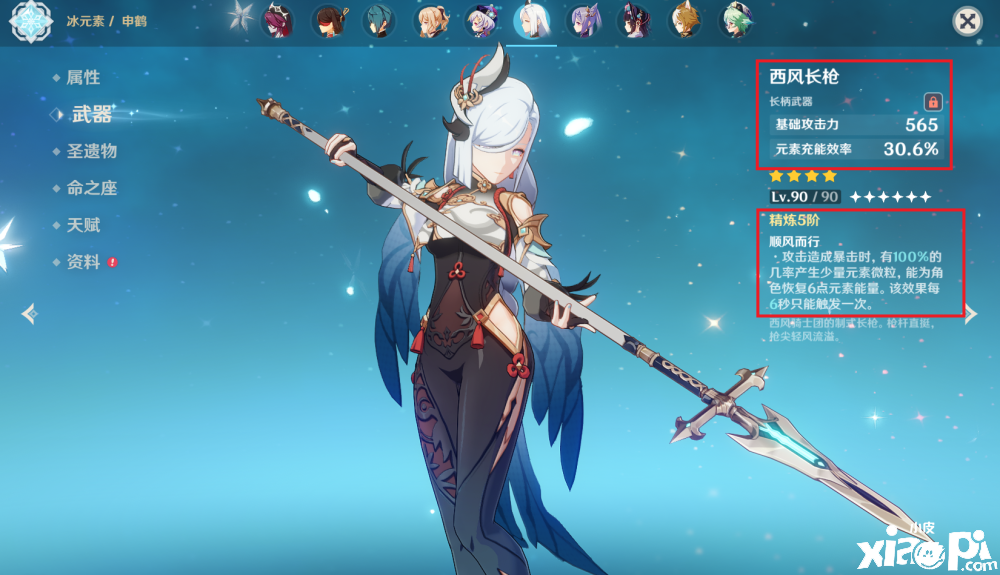Image resolution: width=1000 pixels, height=575 pixels.
Task: Select the dark red-haired Rosaria portrait
Action: [x=278, y=21]
